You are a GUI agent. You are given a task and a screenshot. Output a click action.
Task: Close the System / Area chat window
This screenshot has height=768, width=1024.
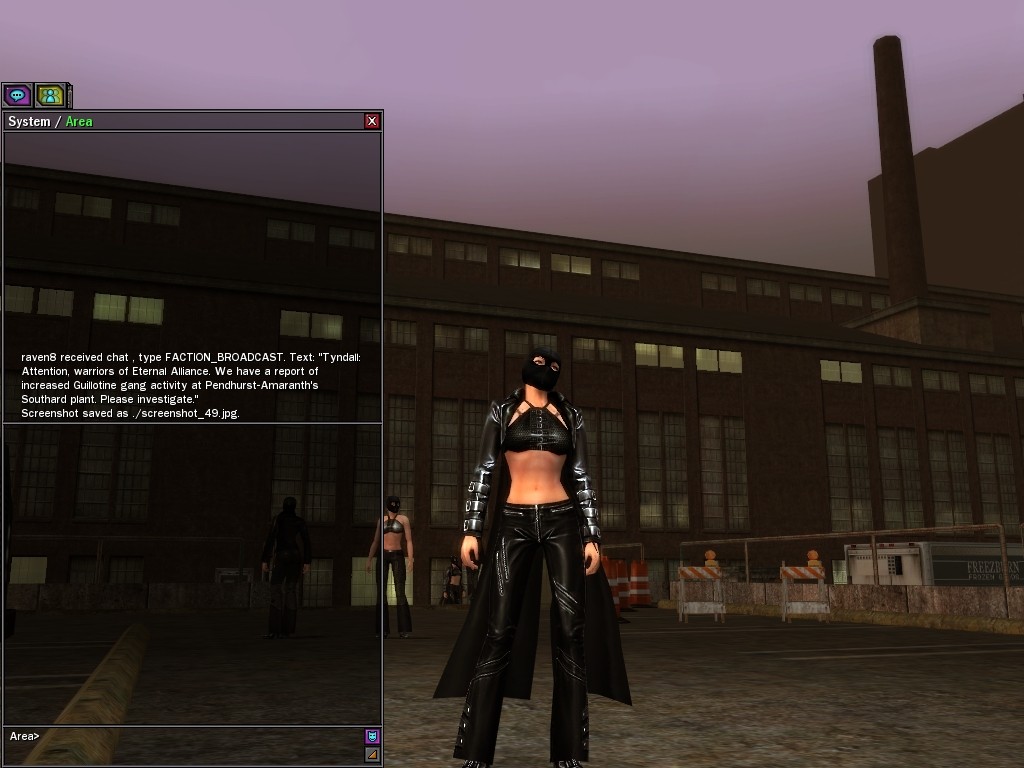pyautogui.click(x=372, y=121)
